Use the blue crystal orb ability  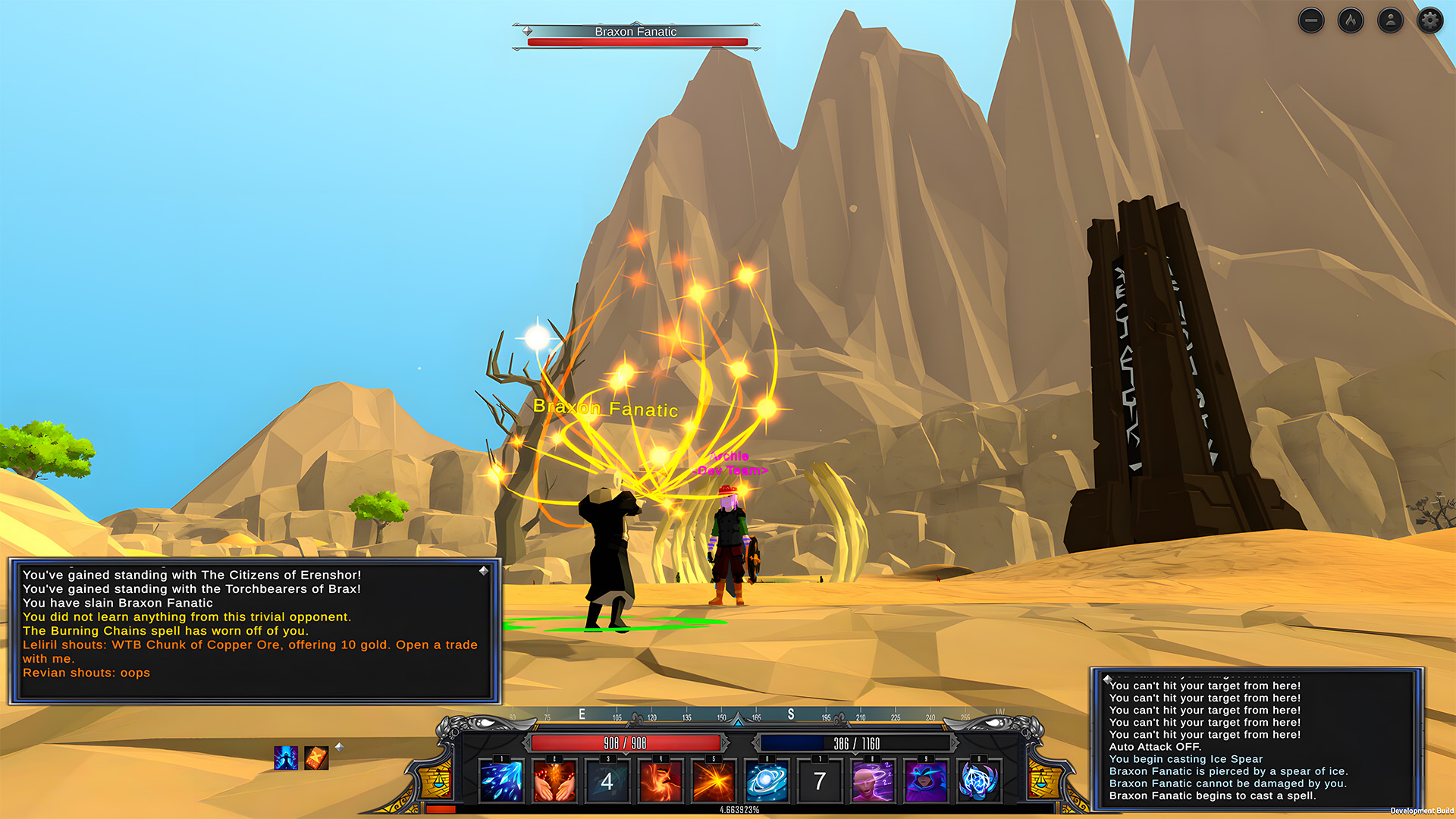tap(979, 781)
